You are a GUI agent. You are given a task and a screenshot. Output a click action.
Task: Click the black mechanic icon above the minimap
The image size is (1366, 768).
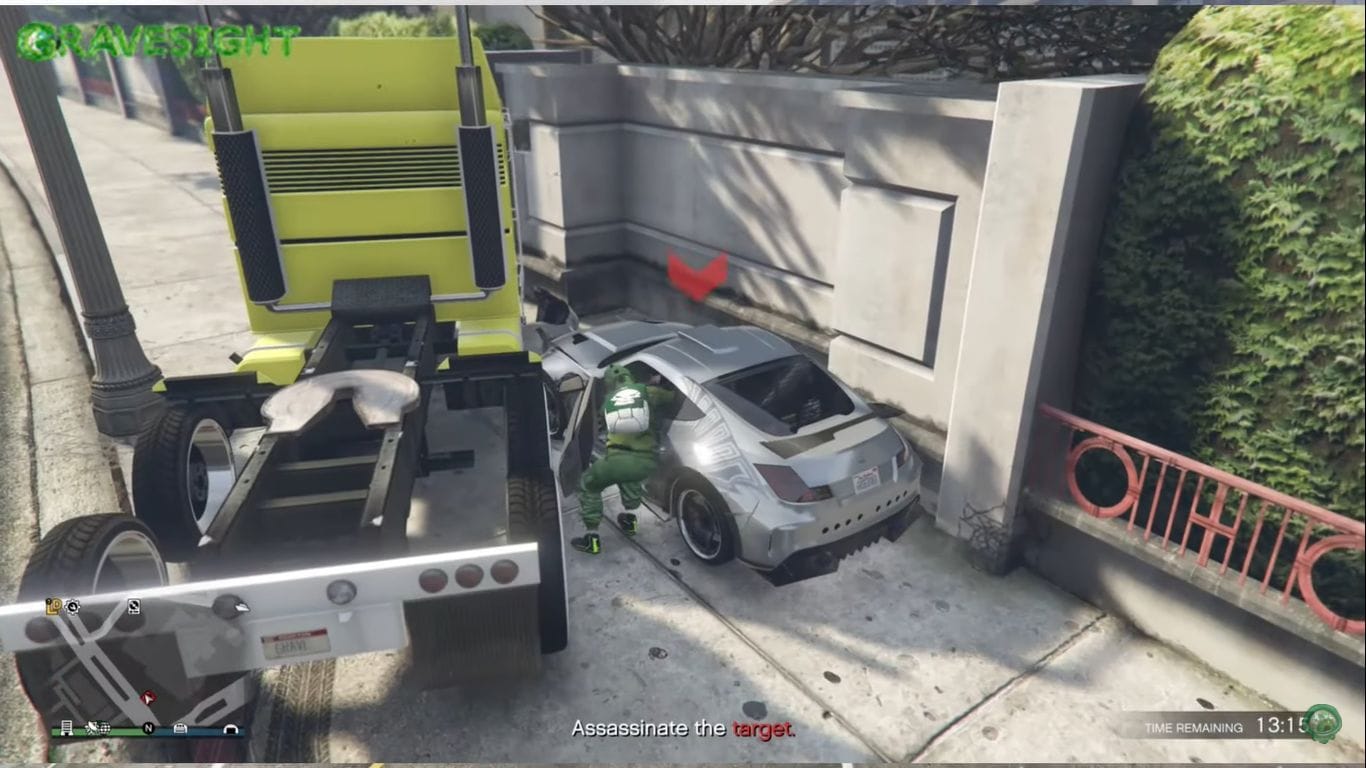[x=134, y=607]
